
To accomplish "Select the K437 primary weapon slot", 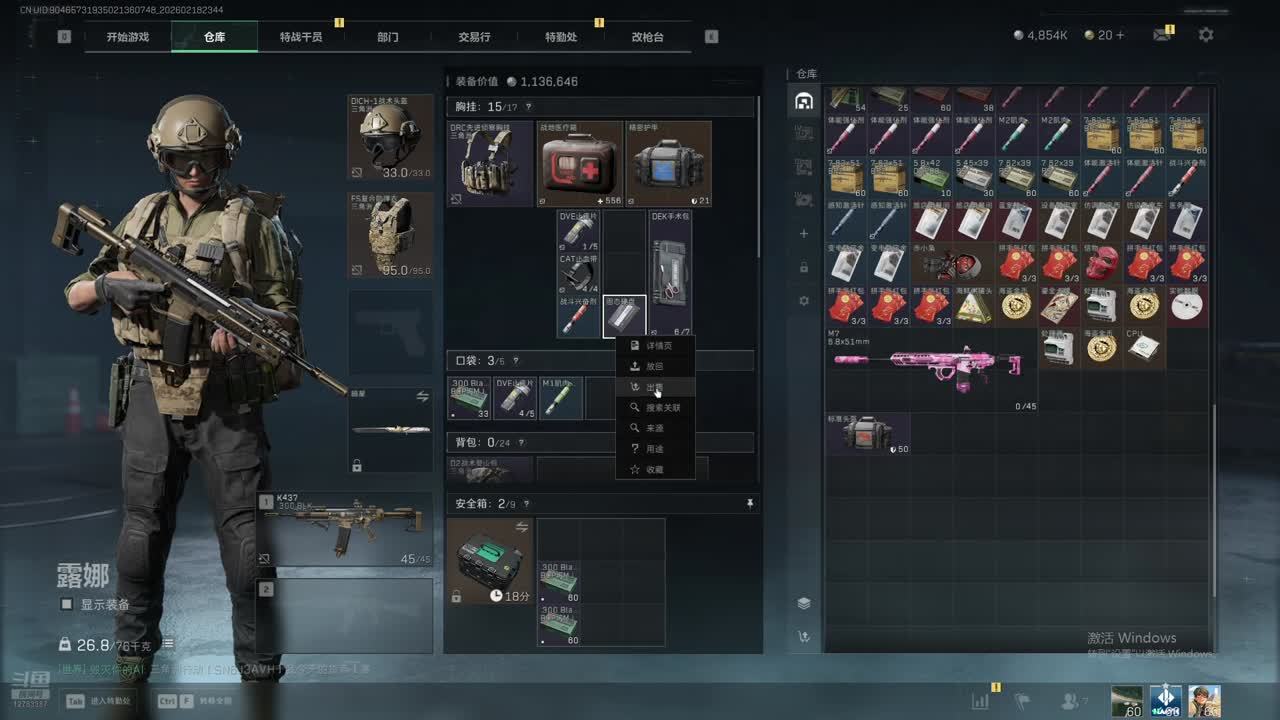I will pos(345,529).
